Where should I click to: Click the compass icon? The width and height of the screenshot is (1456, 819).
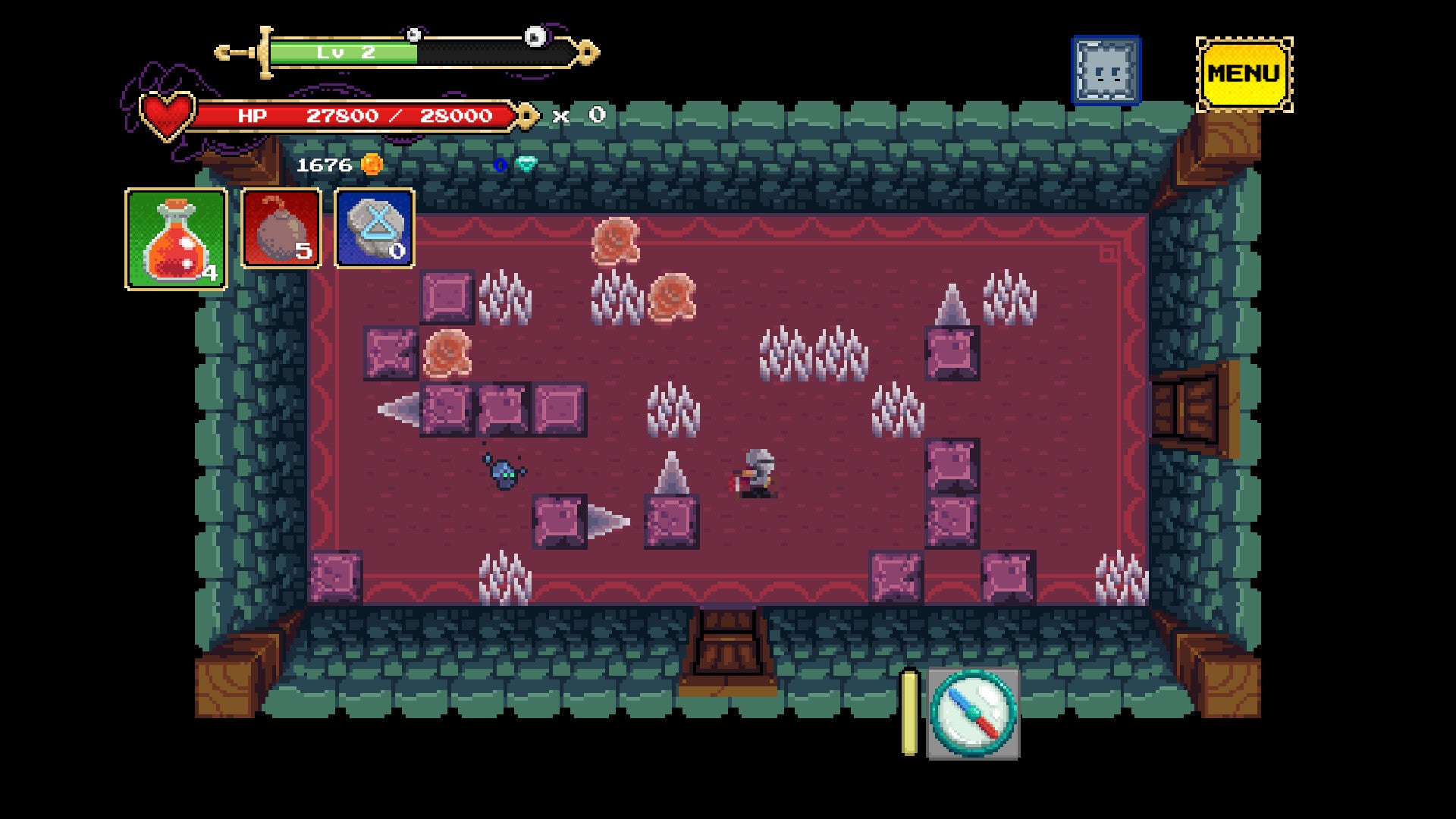(x=973, y=713)
